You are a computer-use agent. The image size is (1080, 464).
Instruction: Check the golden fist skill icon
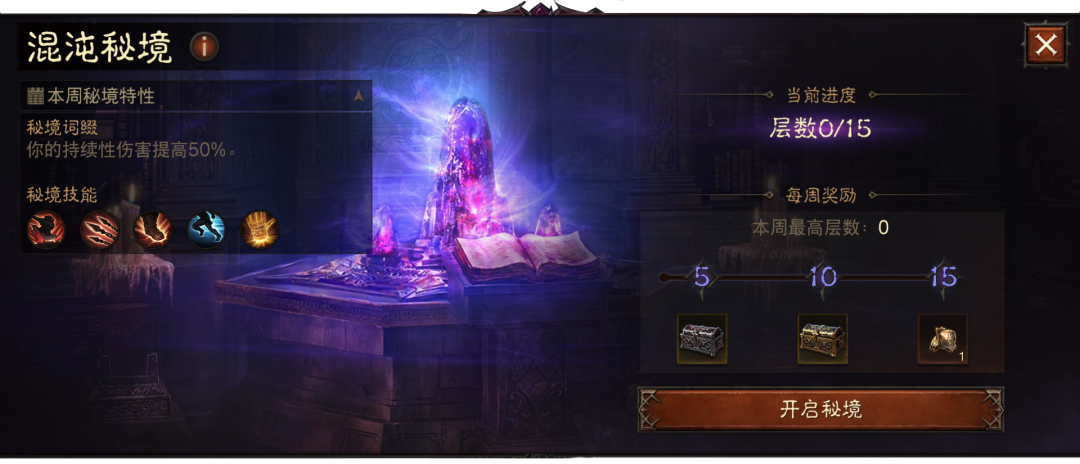tap(259, 229)
